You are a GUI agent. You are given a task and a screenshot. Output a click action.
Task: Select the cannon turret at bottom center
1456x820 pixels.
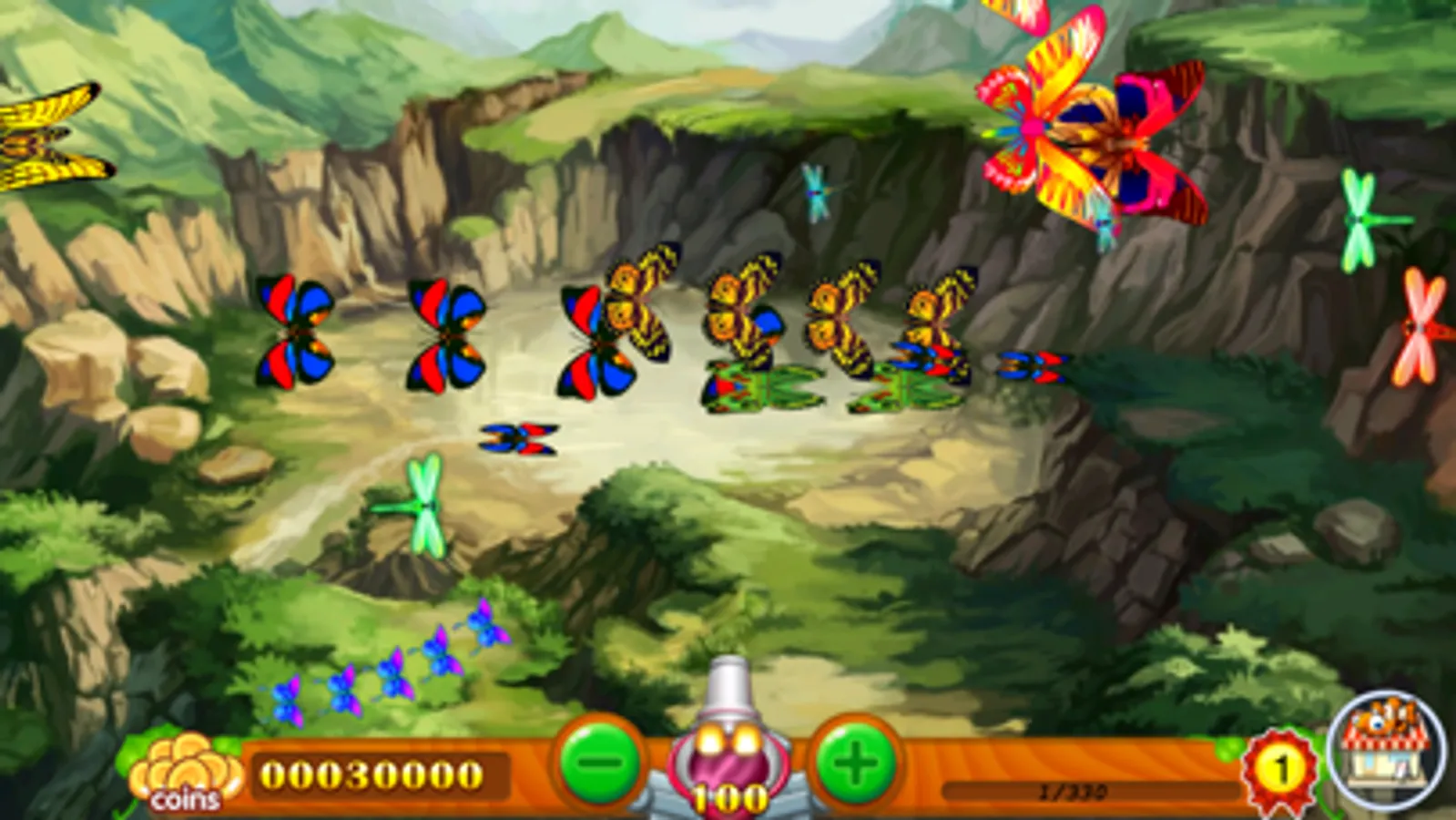click(728, 747)
